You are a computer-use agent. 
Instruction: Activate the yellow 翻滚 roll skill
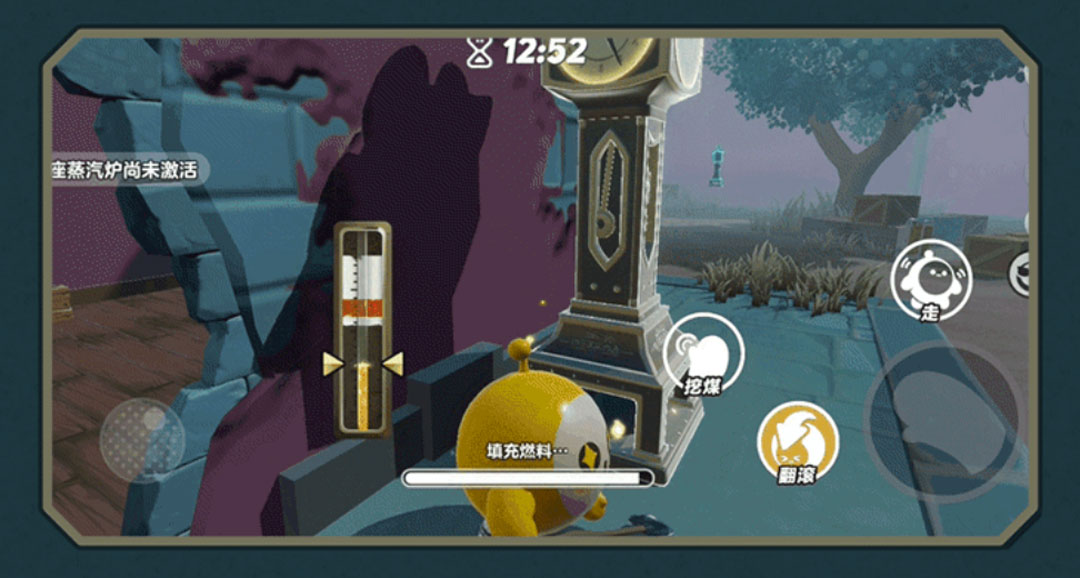pyautogui.click(x=797, y=441)
